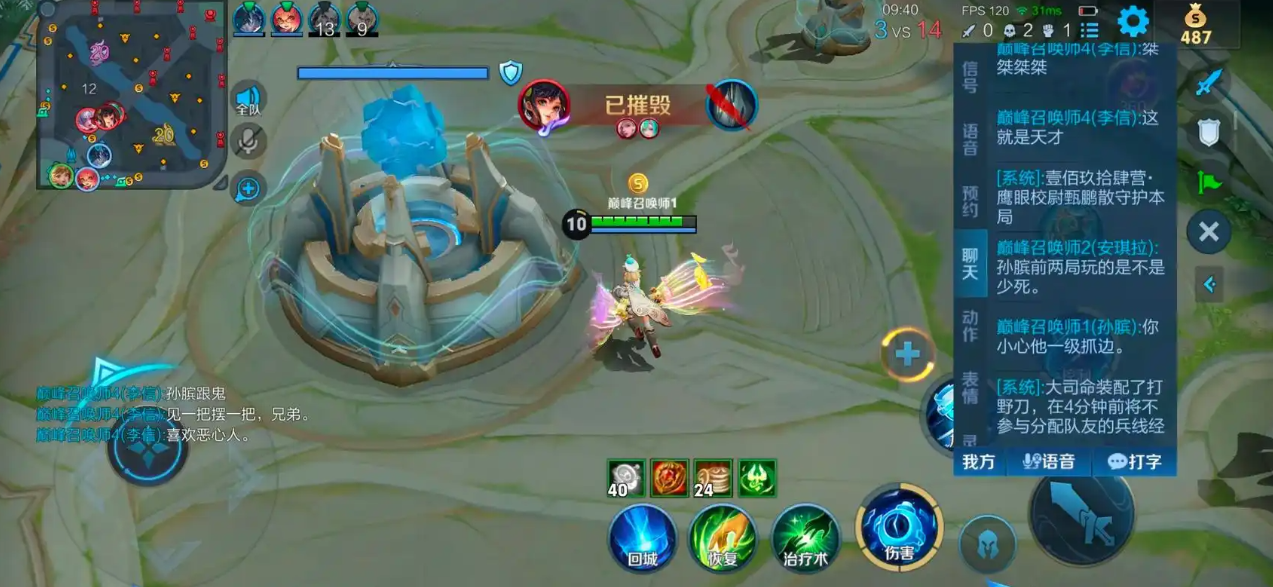Switch to the 表情 emote tab
1273x587 pixels.
pos(969,388)
